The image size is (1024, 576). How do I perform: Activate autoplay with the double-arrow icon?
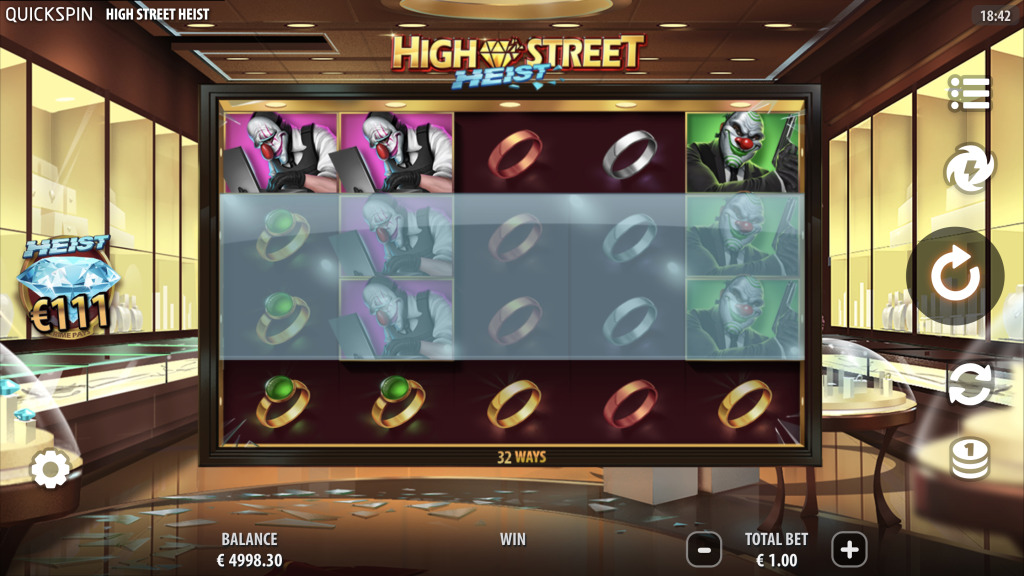click(x=969, y=385)
